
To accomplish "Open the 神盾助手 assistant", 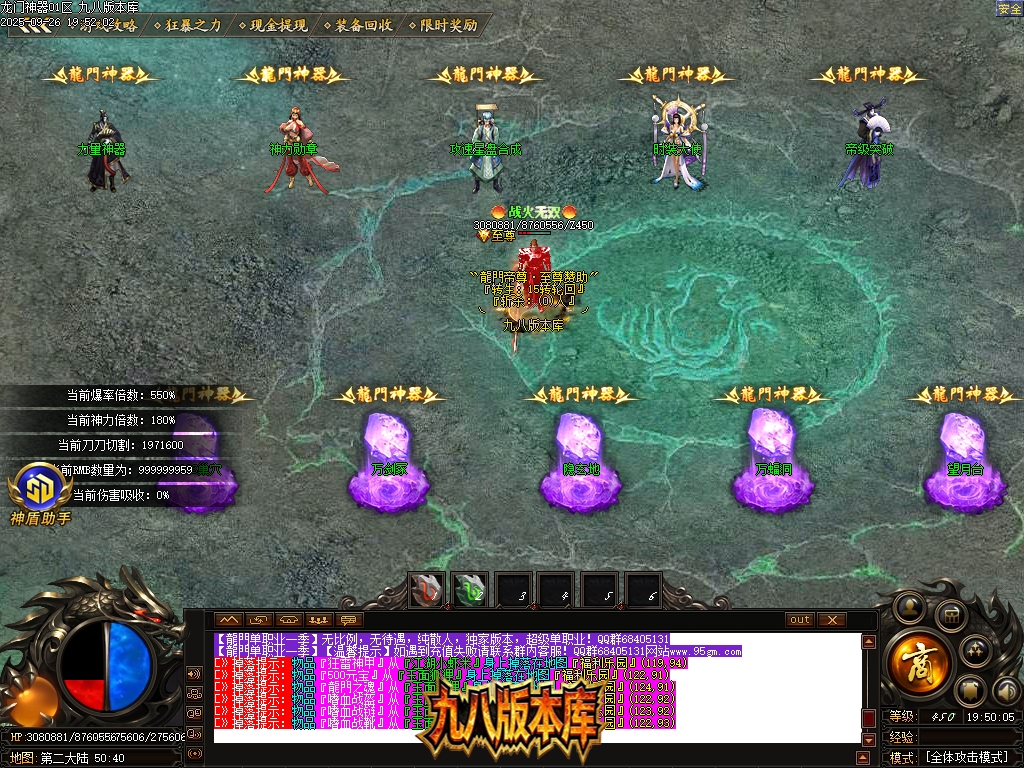I will (x=40, y=488).
